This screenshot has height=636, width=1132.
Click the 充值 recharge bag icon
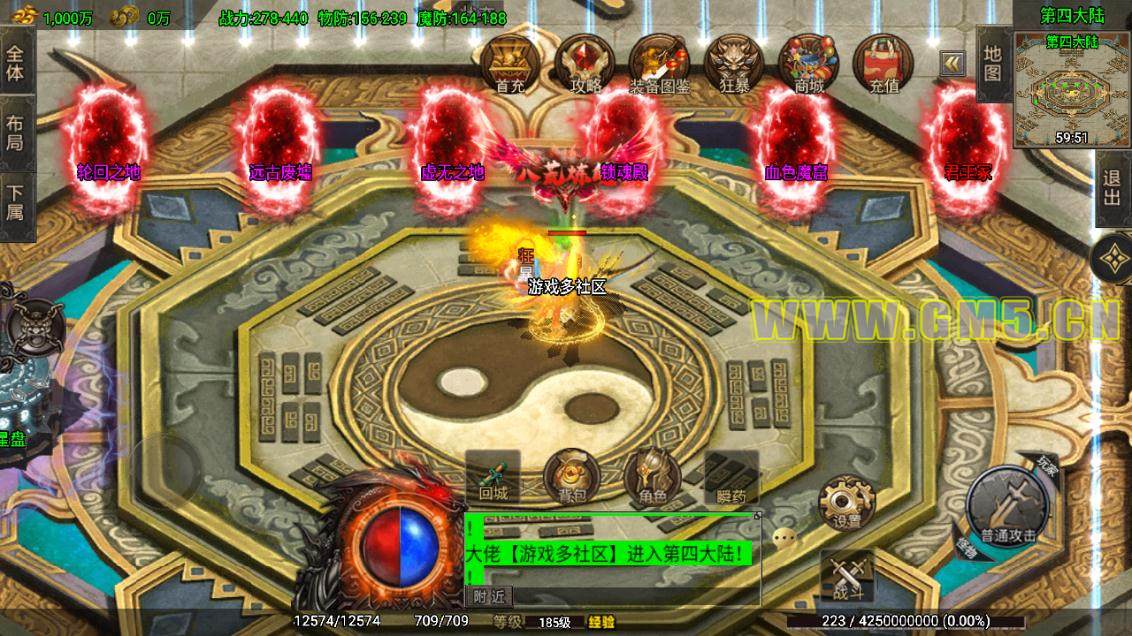point(883,62)
